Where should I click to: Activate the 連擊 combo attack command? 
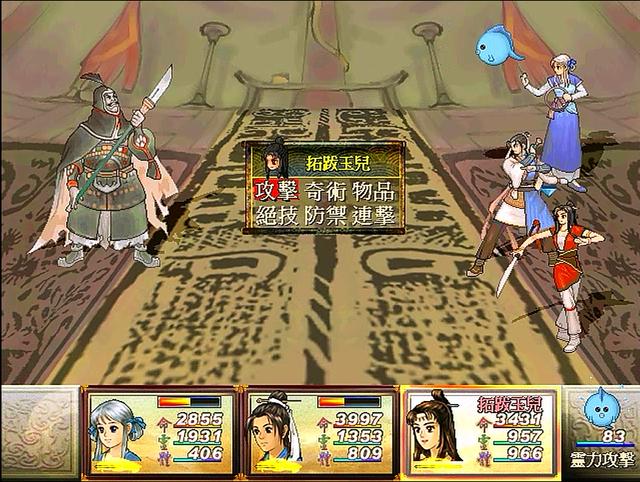tap(378, 216)
